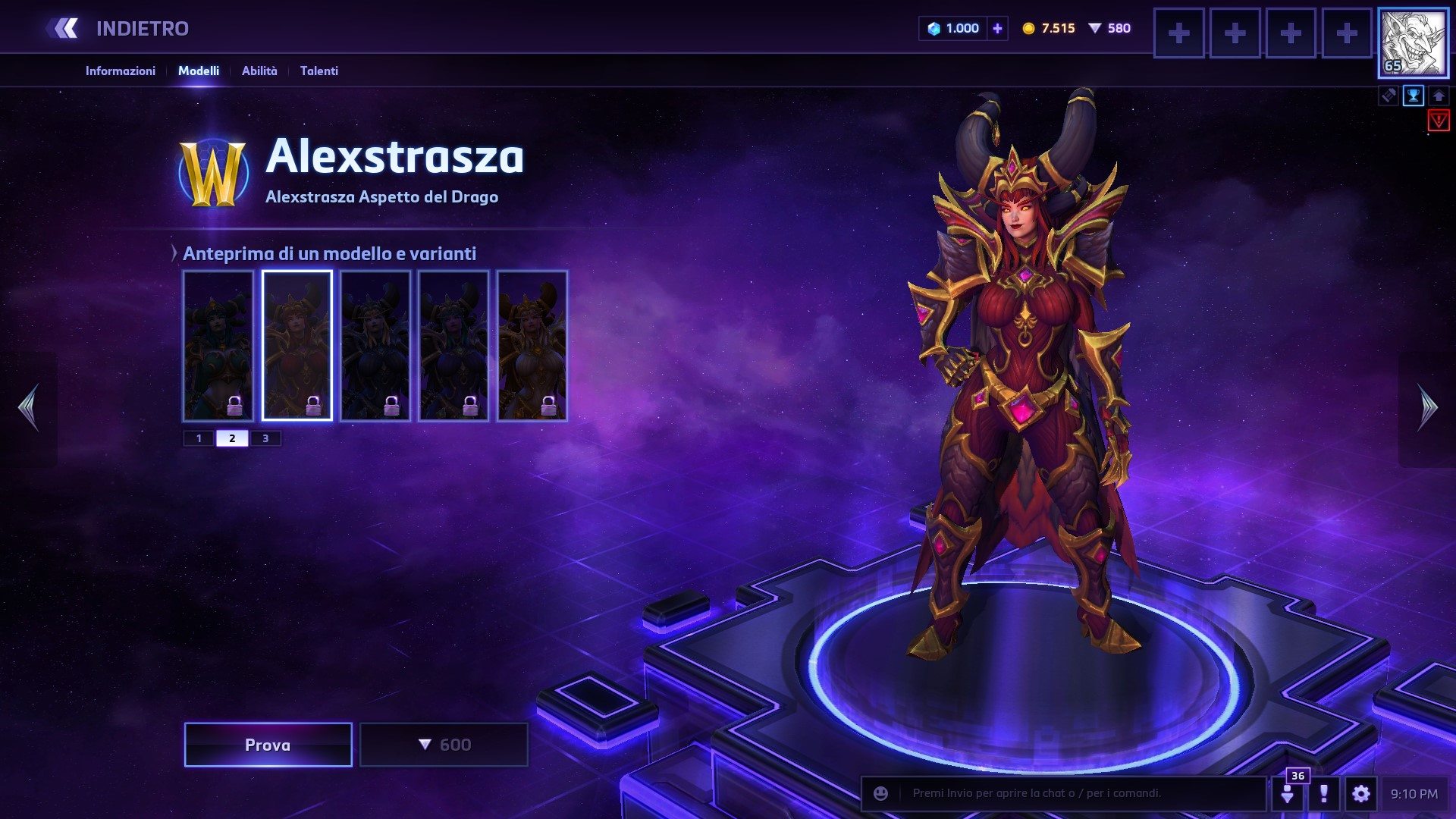Viewport: 1456px width, 819px height.
Task: Show the next hero with right arrow
Action: coord(1427,407)
